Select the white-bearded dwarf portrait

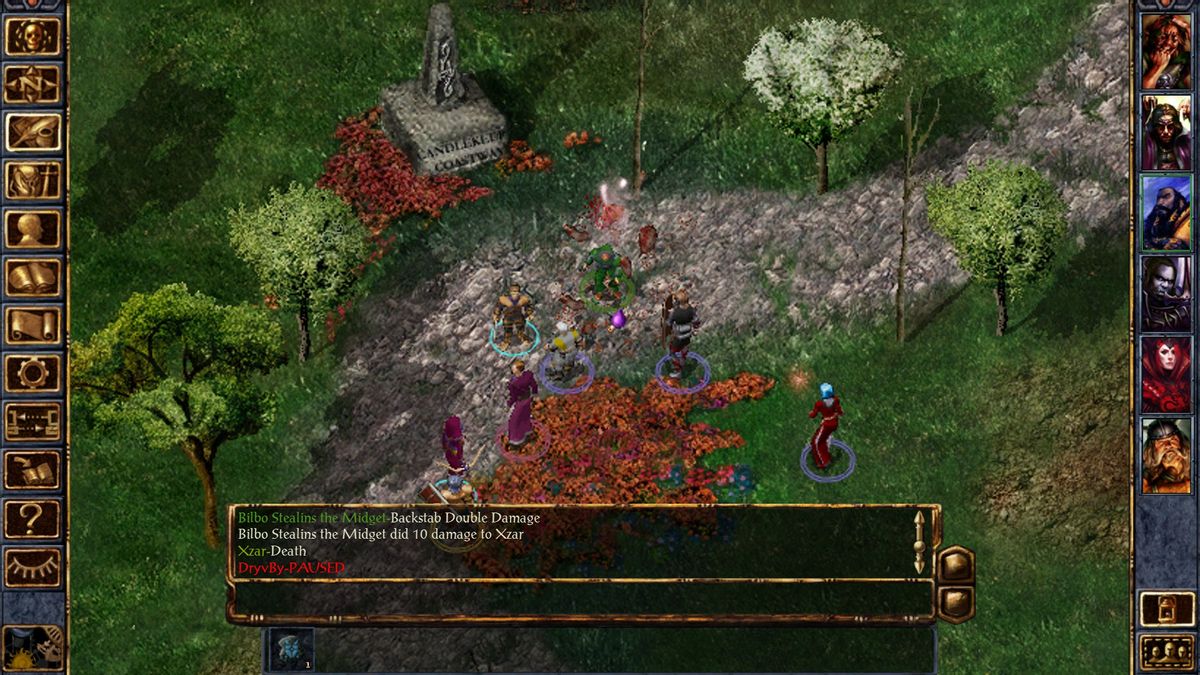tap(1166, 456)
